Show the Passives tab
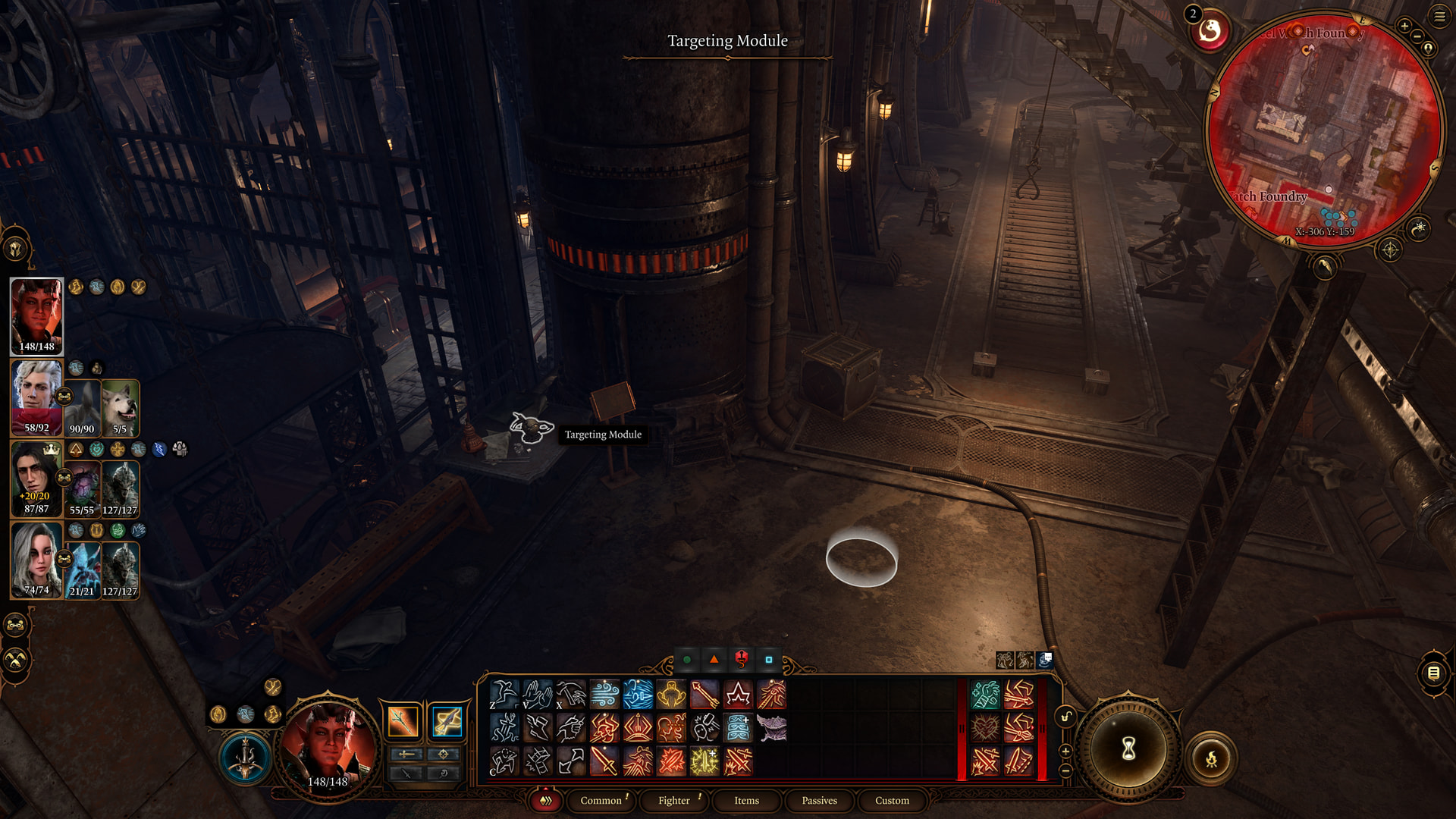Image resolution: width=1456 pixels, height=819 pixels. pyautogui.click(x=819, y=800)
